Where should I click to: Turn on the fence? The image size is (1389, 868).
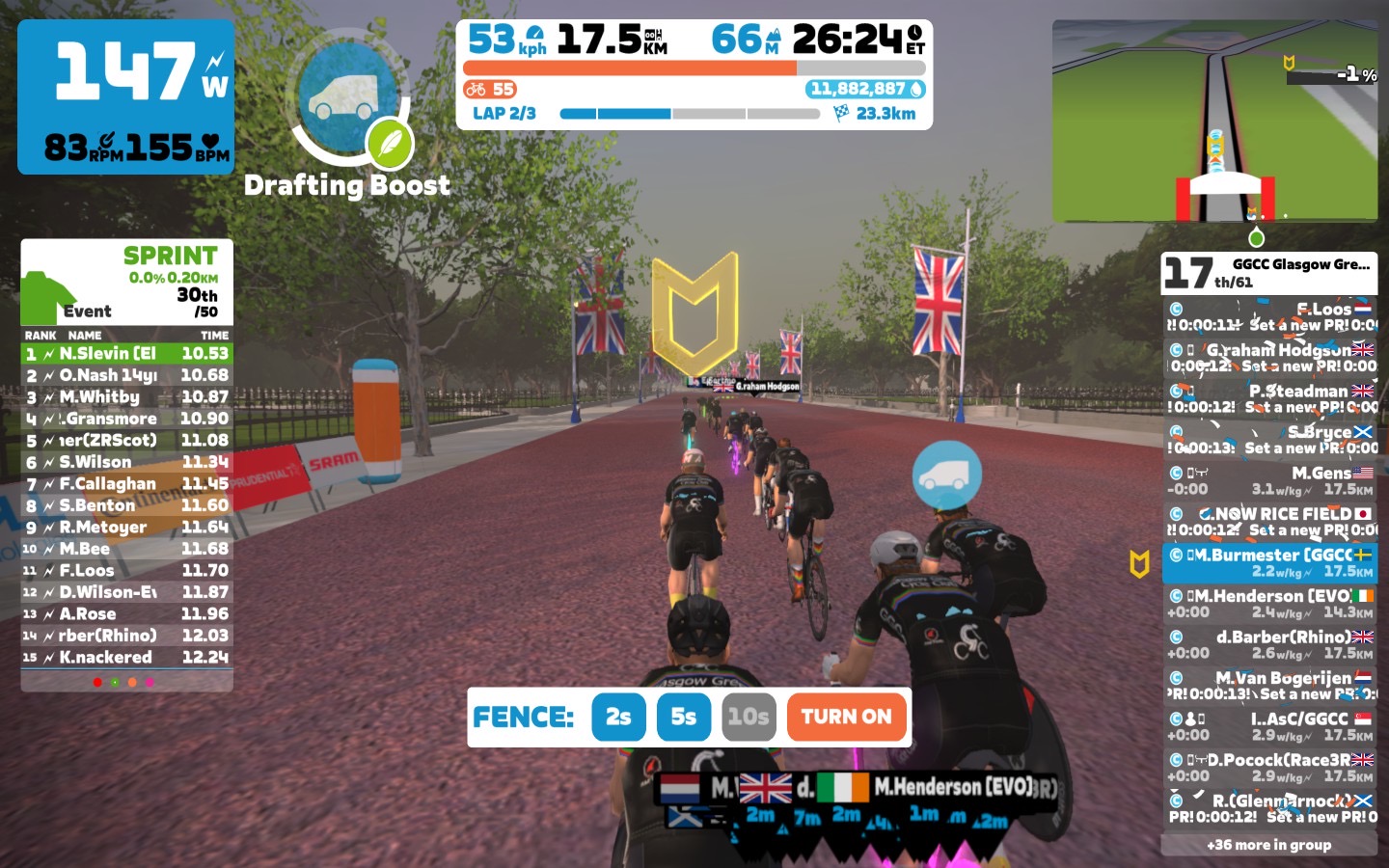click(x=846, y=717)
